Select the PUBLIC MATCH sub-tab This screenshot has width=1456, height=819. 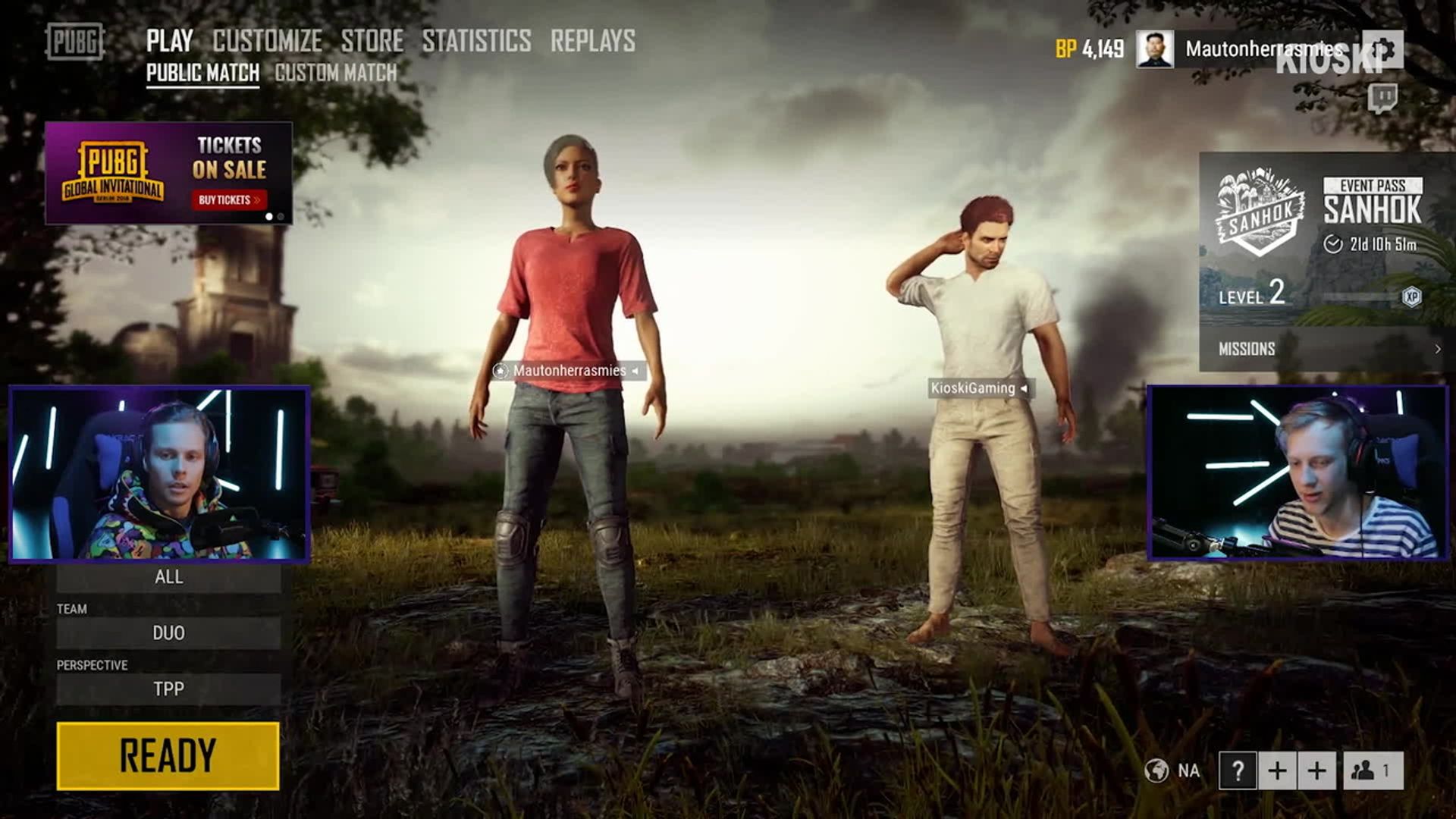(x=202, y=73)
